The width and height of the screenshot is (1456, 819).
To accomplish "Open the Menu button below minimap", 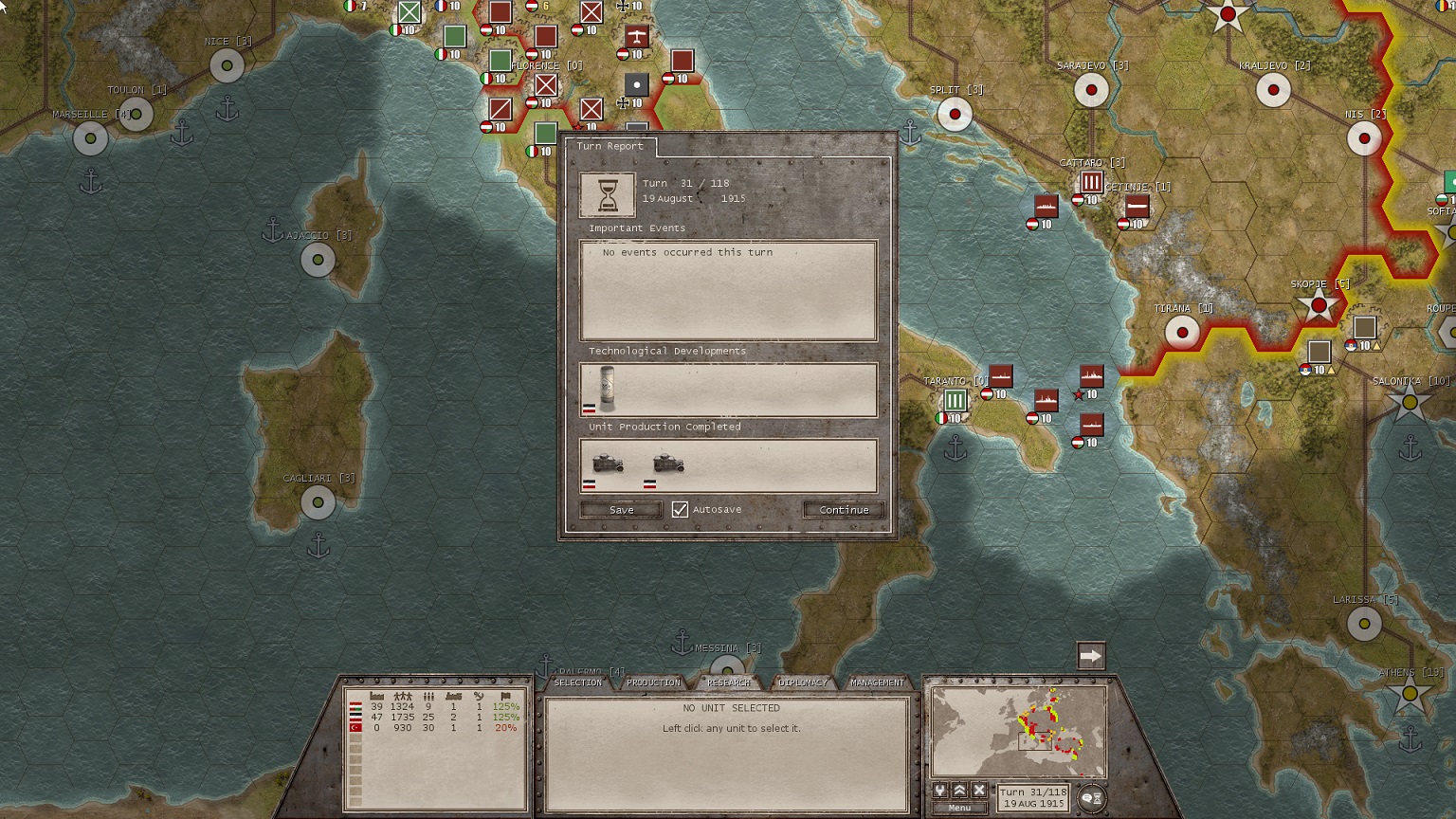I will point(959,808).
